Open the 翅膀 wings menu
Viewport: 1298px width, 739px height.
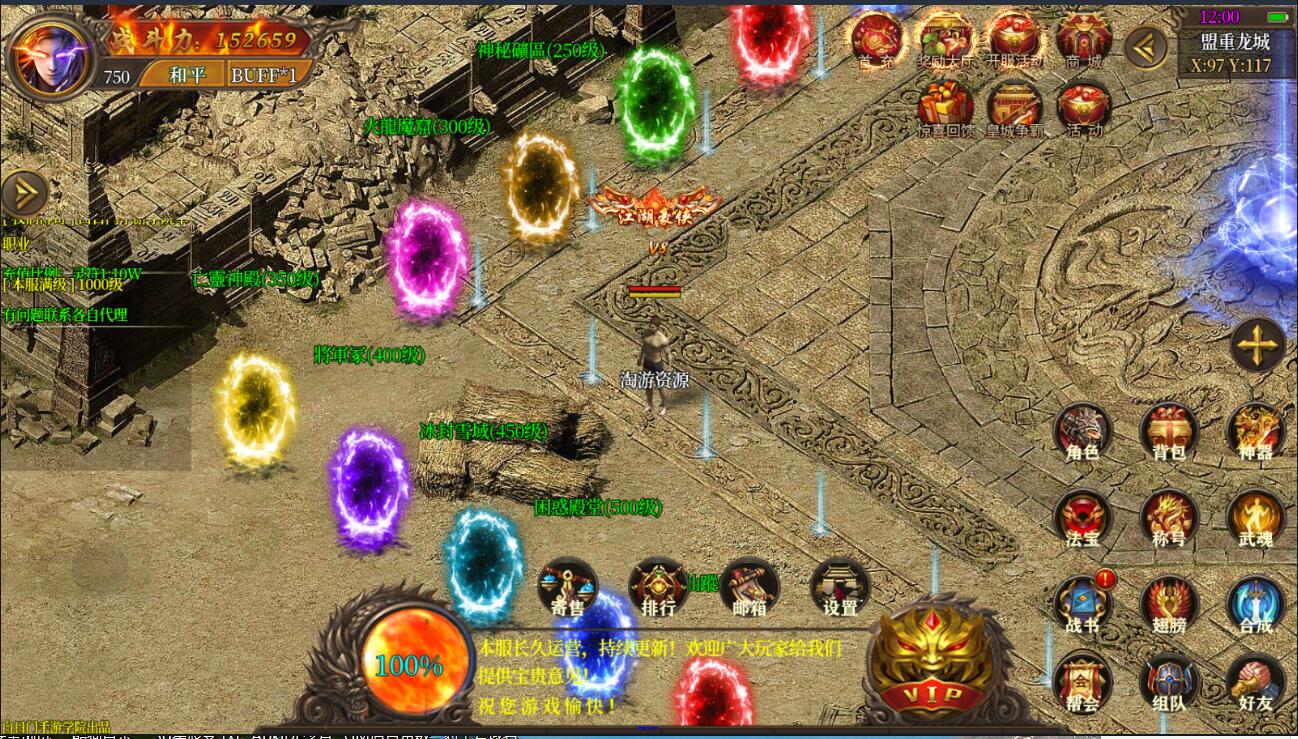pyautogui.click(x=1169, y=605)
